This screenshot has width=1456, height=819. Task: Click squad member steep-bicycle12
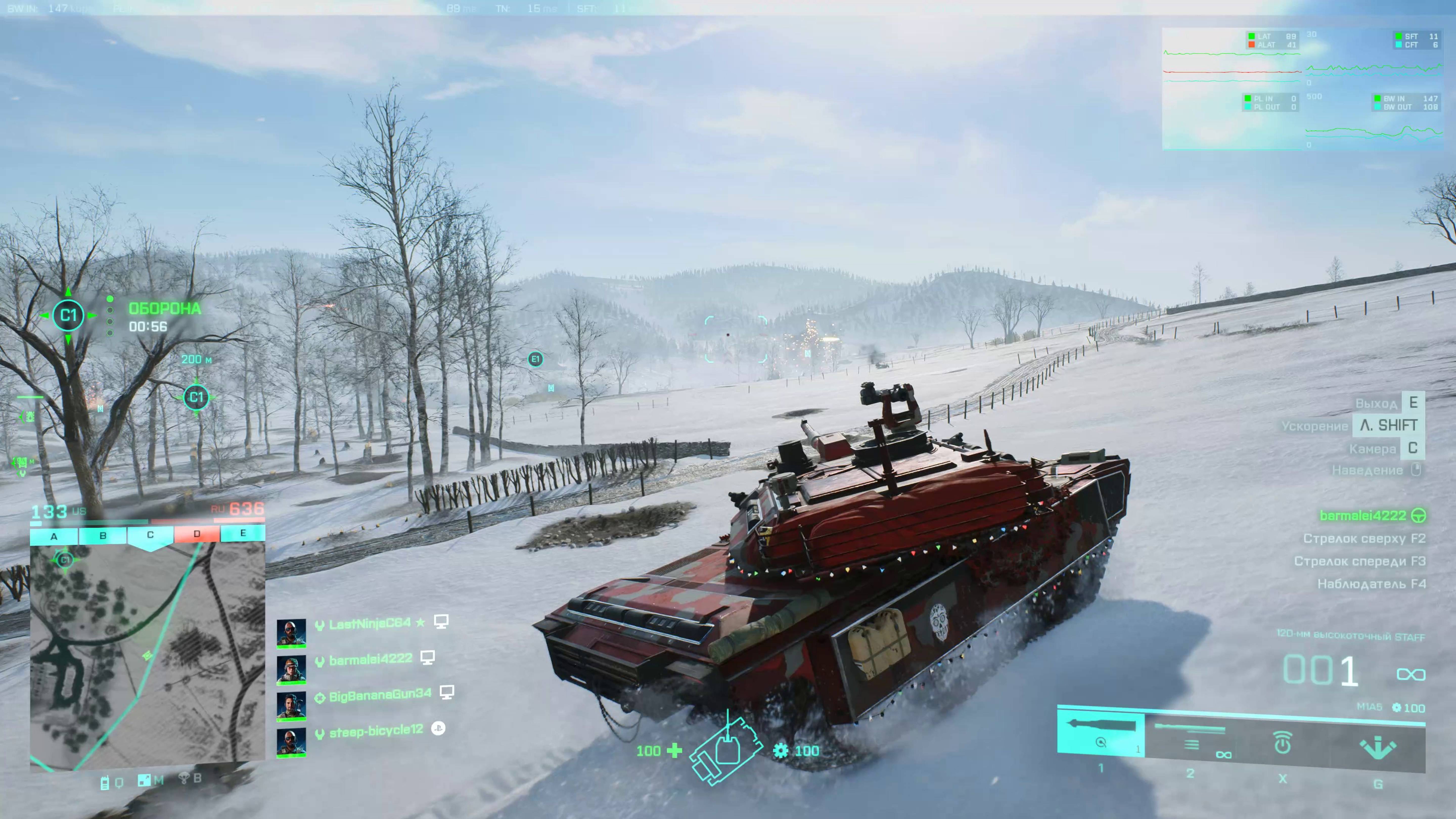click(376, 731)
